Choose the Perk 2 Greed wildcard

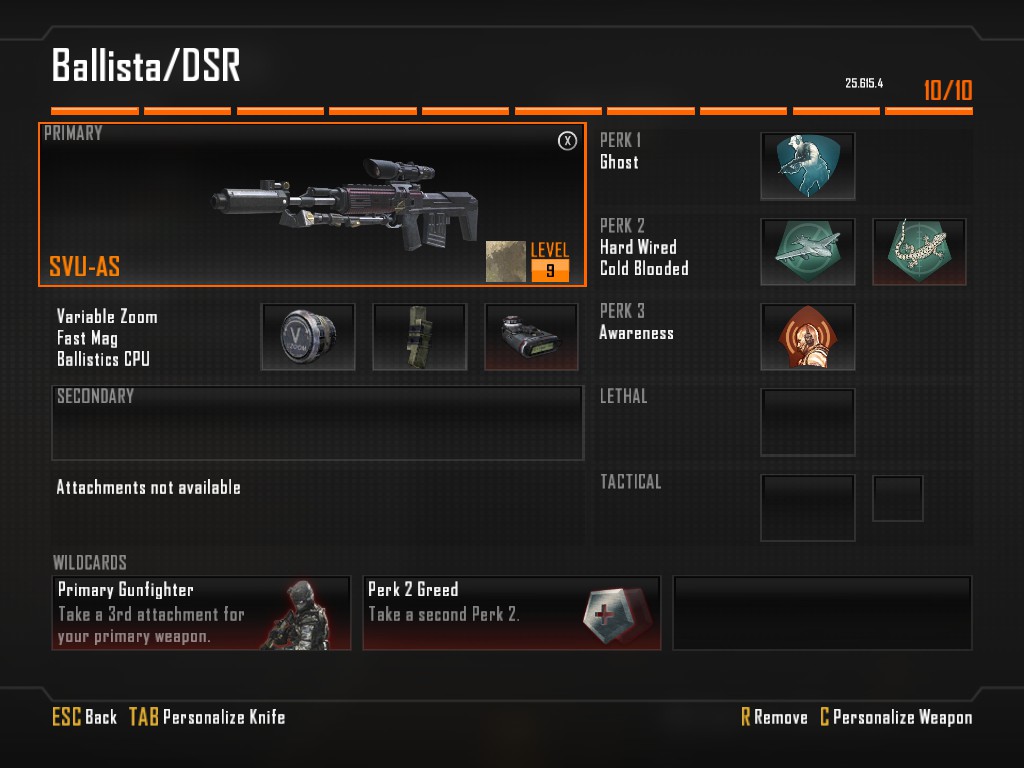(x=511, y=612)
